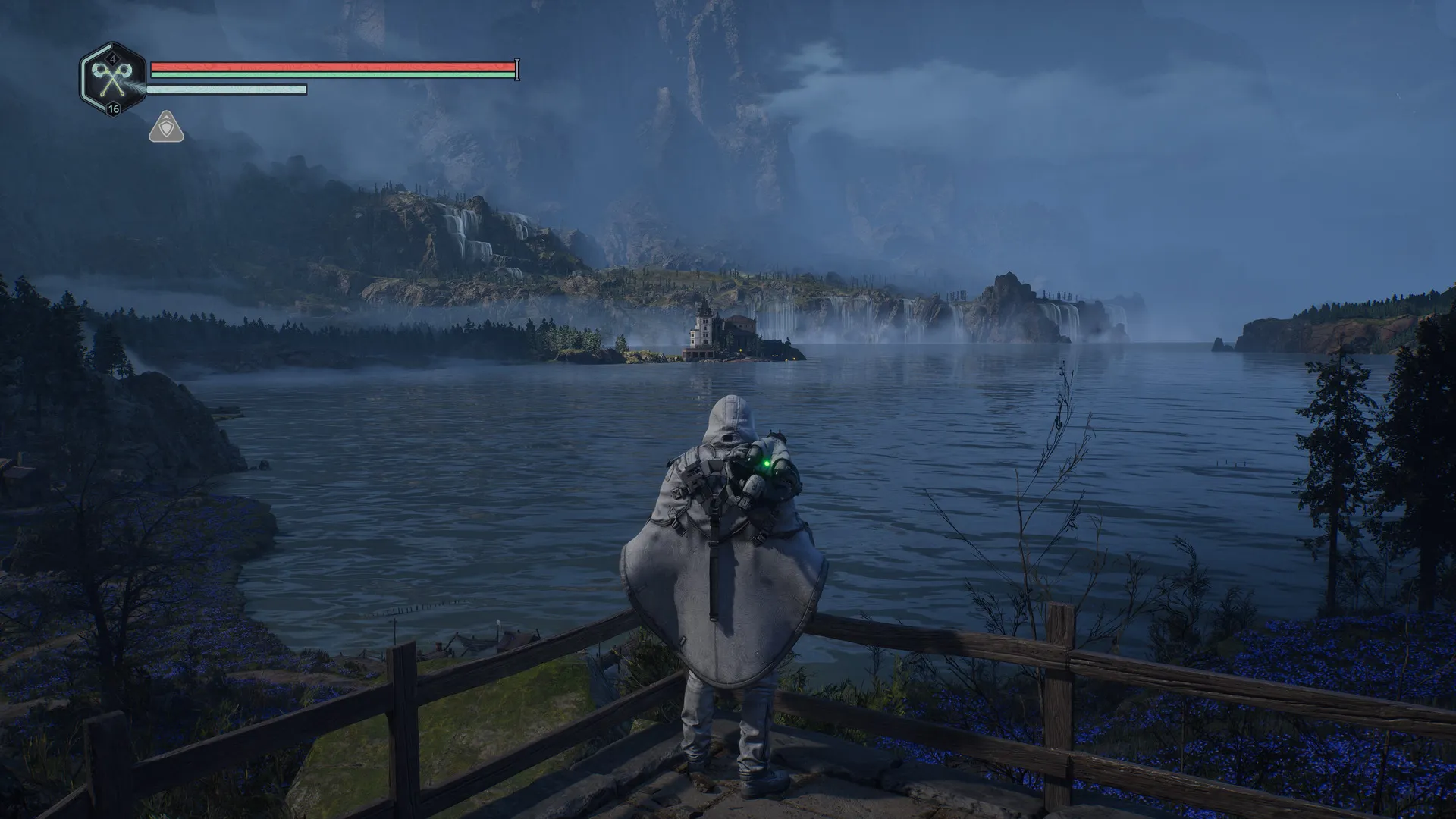Select the crossed axes weapon emblem
This screenshot has height=819, width=1456.
point(112,78)
